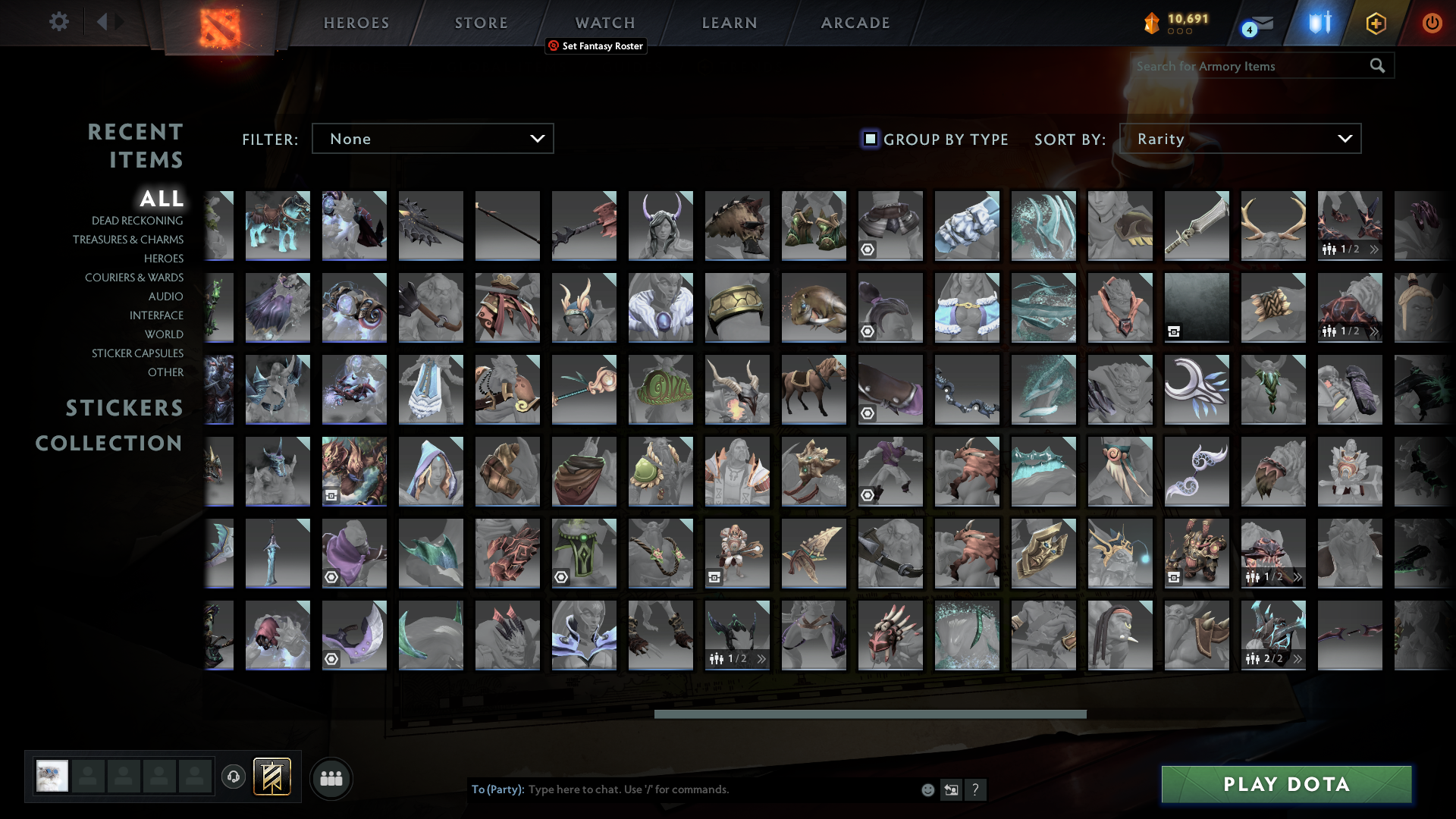Screen dimensions: 1456x819
Task: Click the party chat input field
Action: (682, 789)
